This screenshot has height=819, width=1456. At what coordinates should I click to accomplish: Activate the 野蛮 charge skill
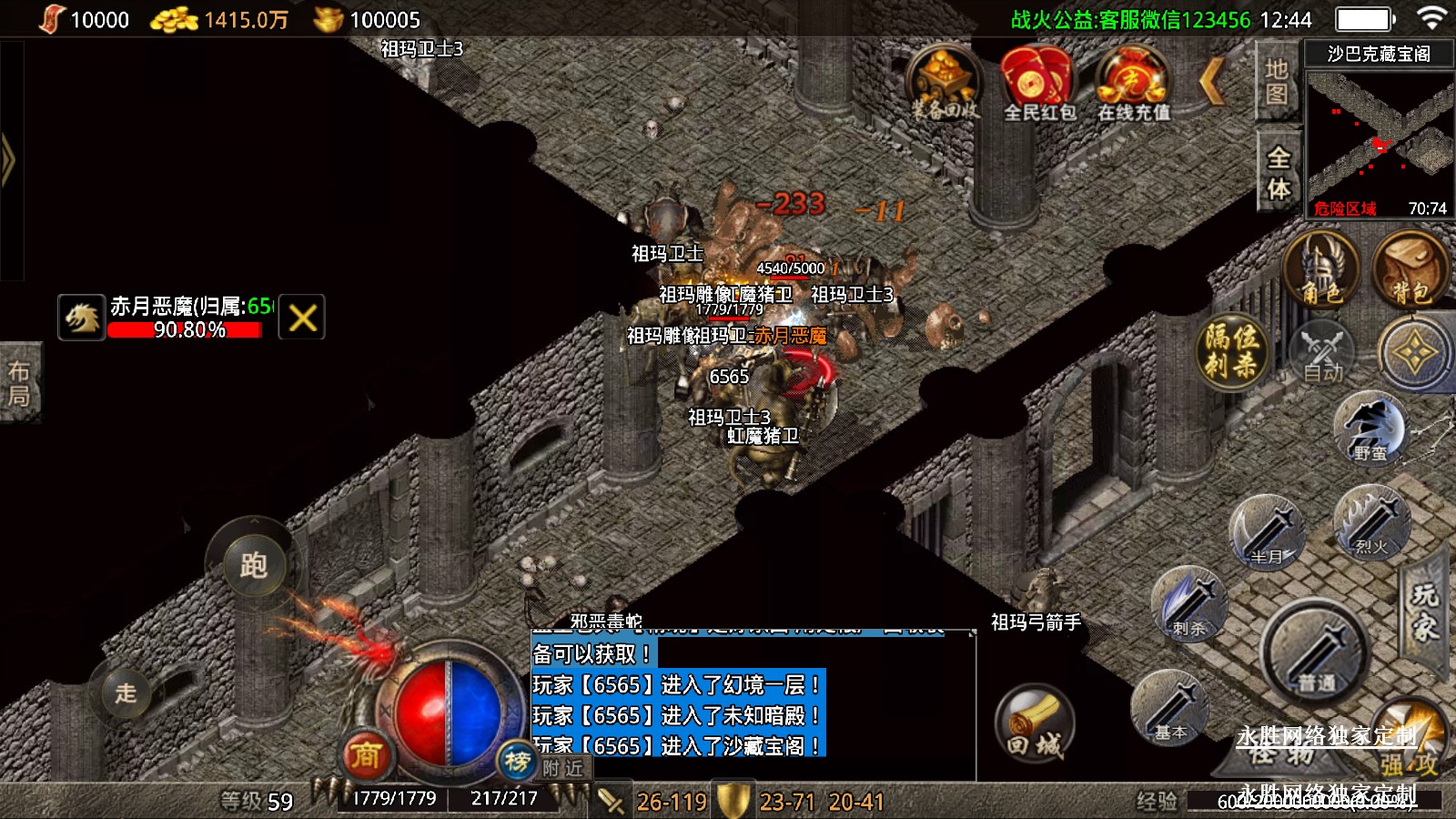[x=1369, y=428]
